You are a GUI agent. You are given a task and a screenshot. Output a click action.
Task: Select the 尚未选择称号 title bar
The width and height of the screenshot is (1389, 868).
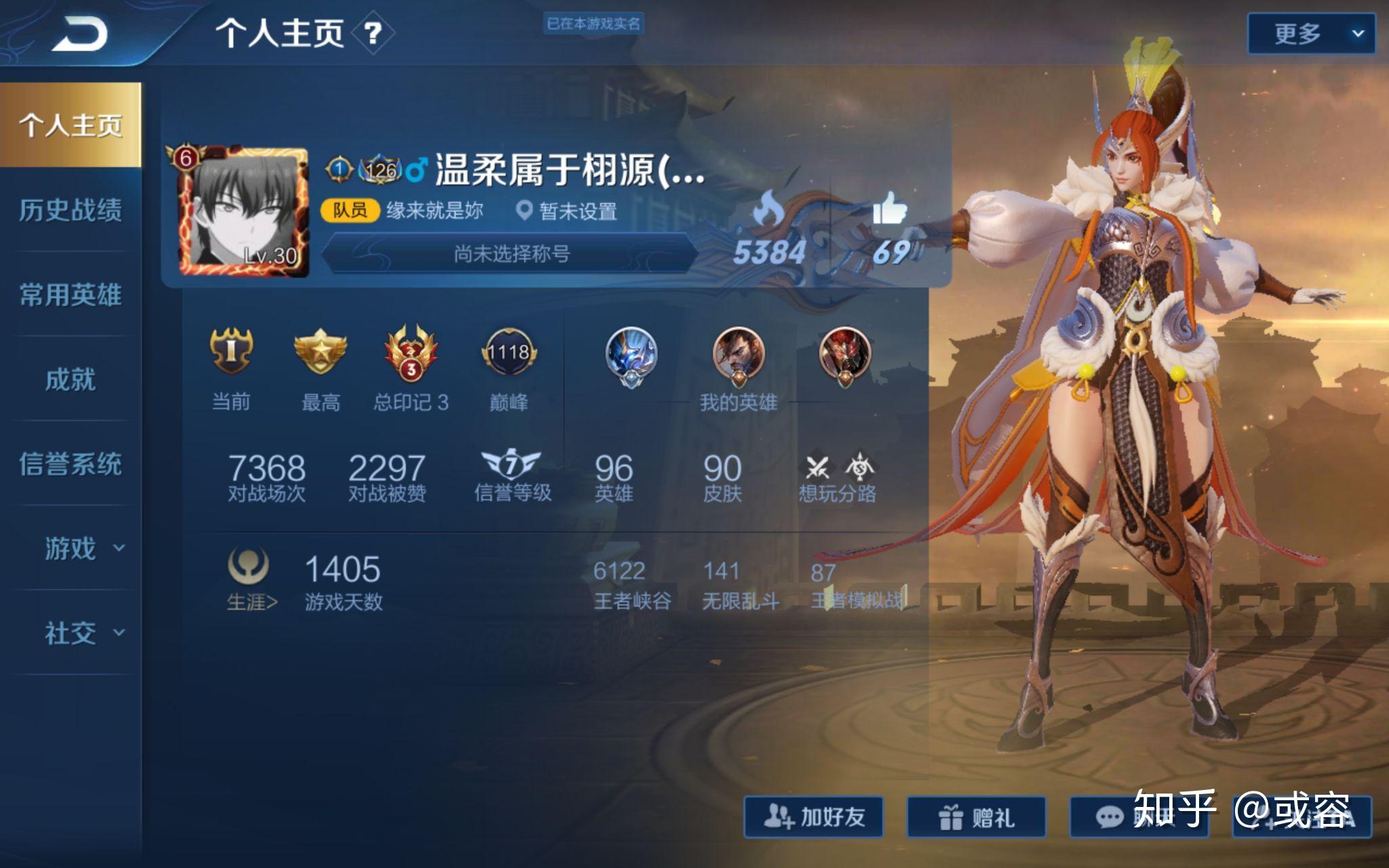coord(511,254)
